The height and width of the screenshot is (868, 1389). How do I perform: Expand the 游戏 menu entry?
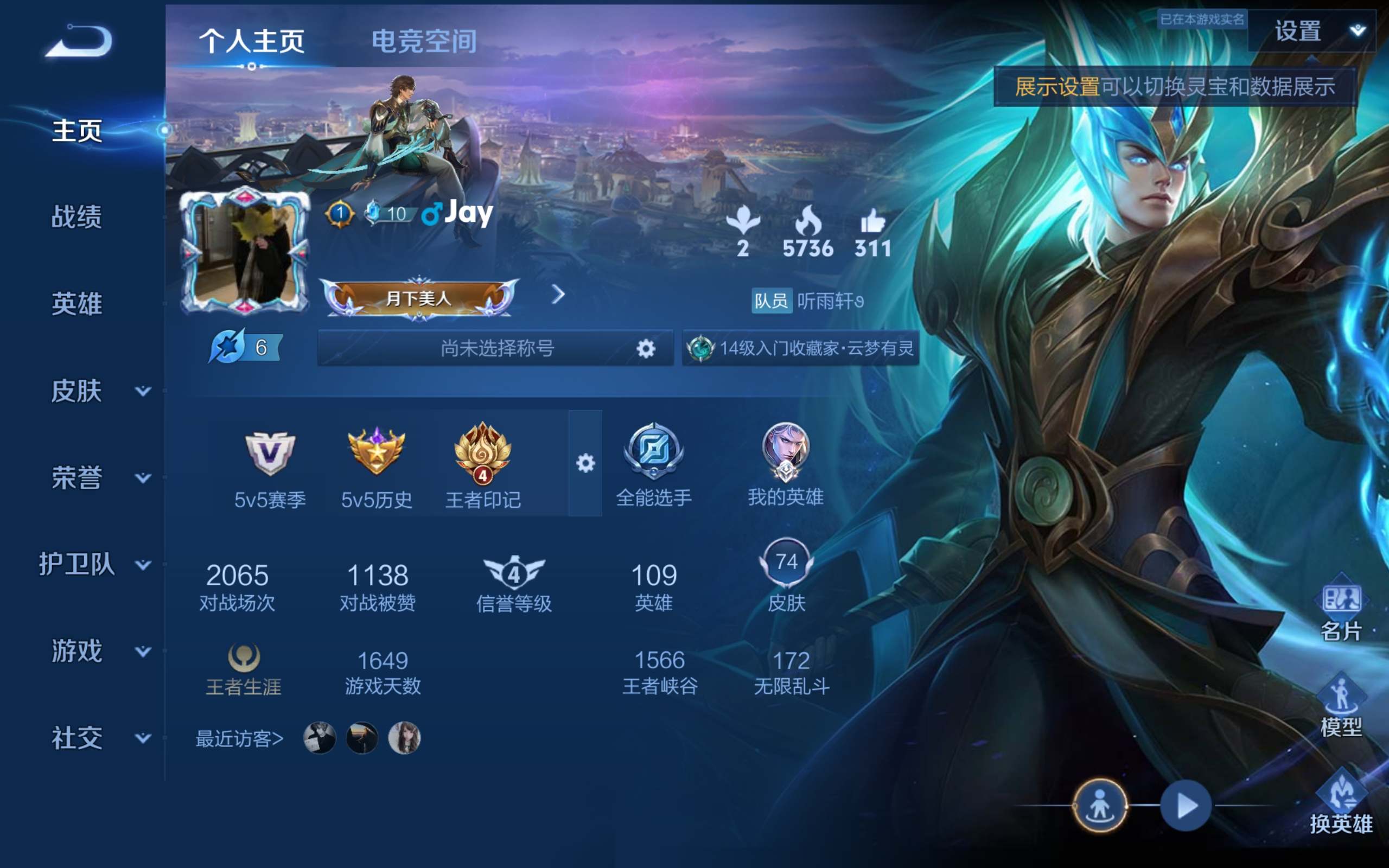[x=98, y=651]
